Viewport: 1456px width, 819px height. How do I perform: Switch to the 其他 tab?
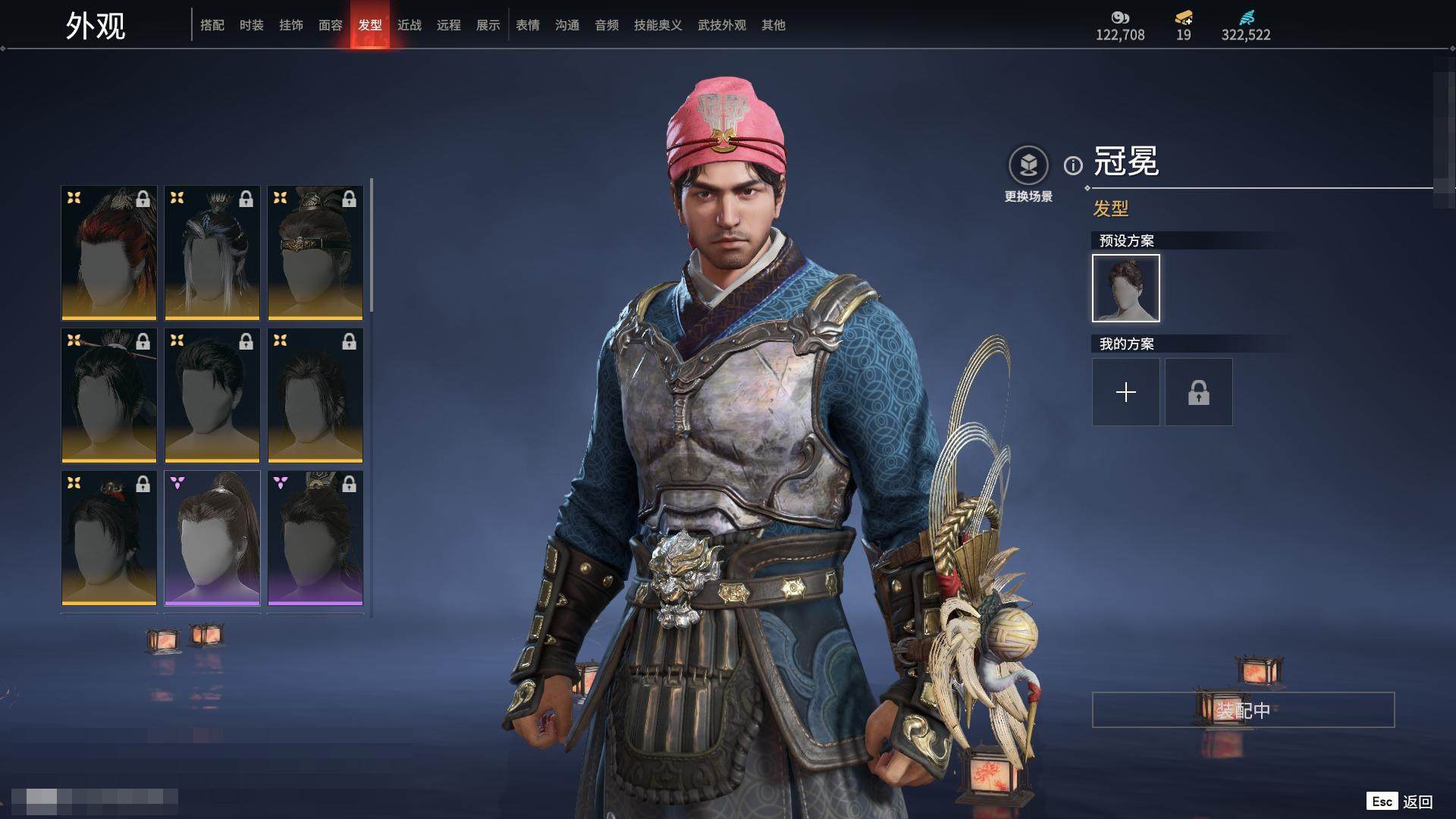[x=773, y=25]
